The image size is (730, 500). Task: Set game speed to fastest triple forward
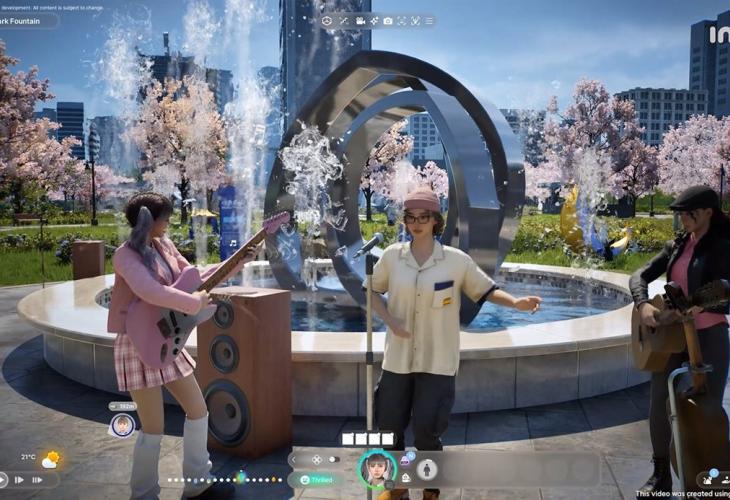pyautogui.click(x=37, y=480)
